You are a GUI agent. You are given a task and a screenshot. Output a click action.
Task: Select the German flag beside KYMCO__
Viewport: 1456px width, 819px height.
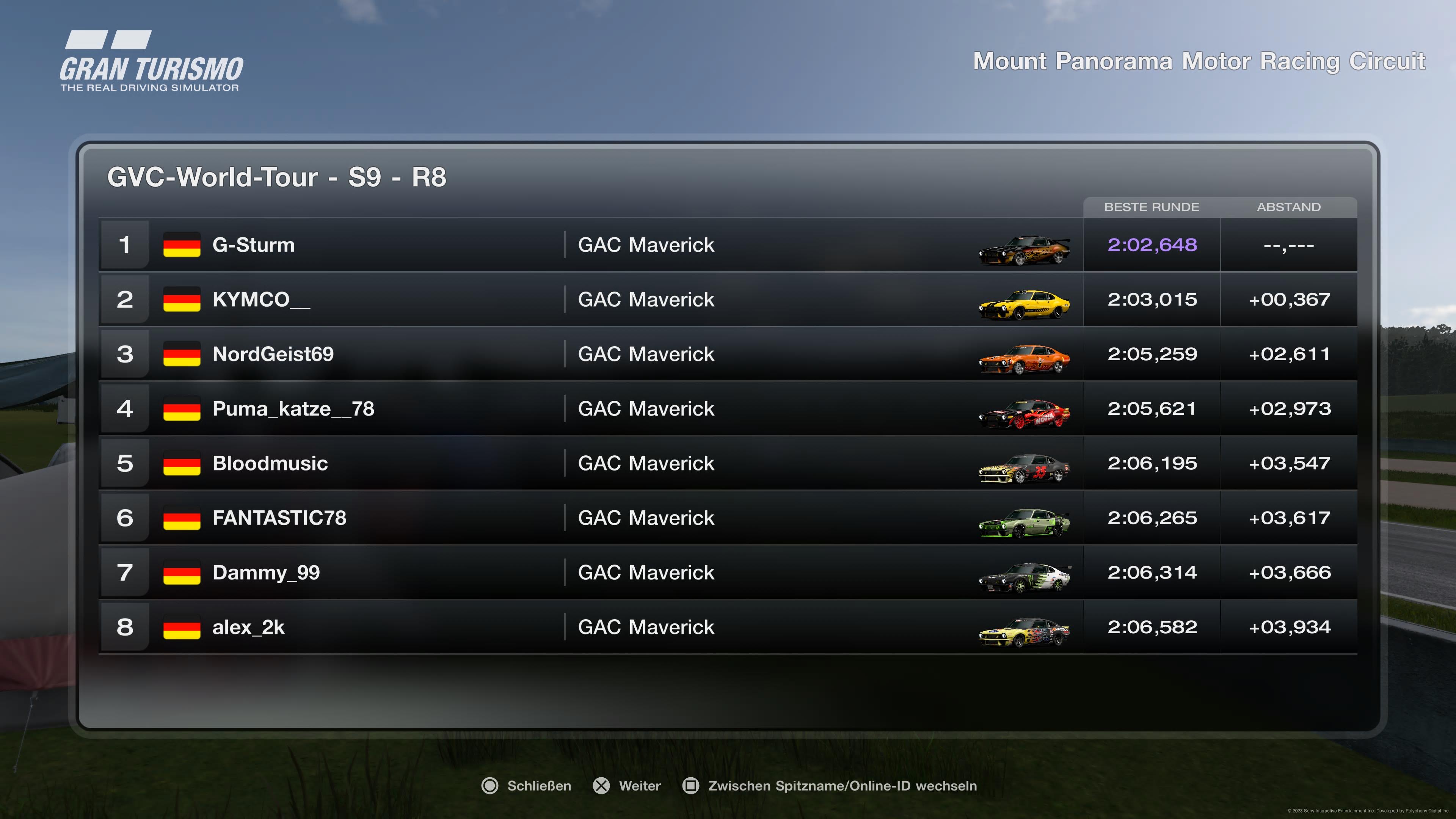coord(182,300)
